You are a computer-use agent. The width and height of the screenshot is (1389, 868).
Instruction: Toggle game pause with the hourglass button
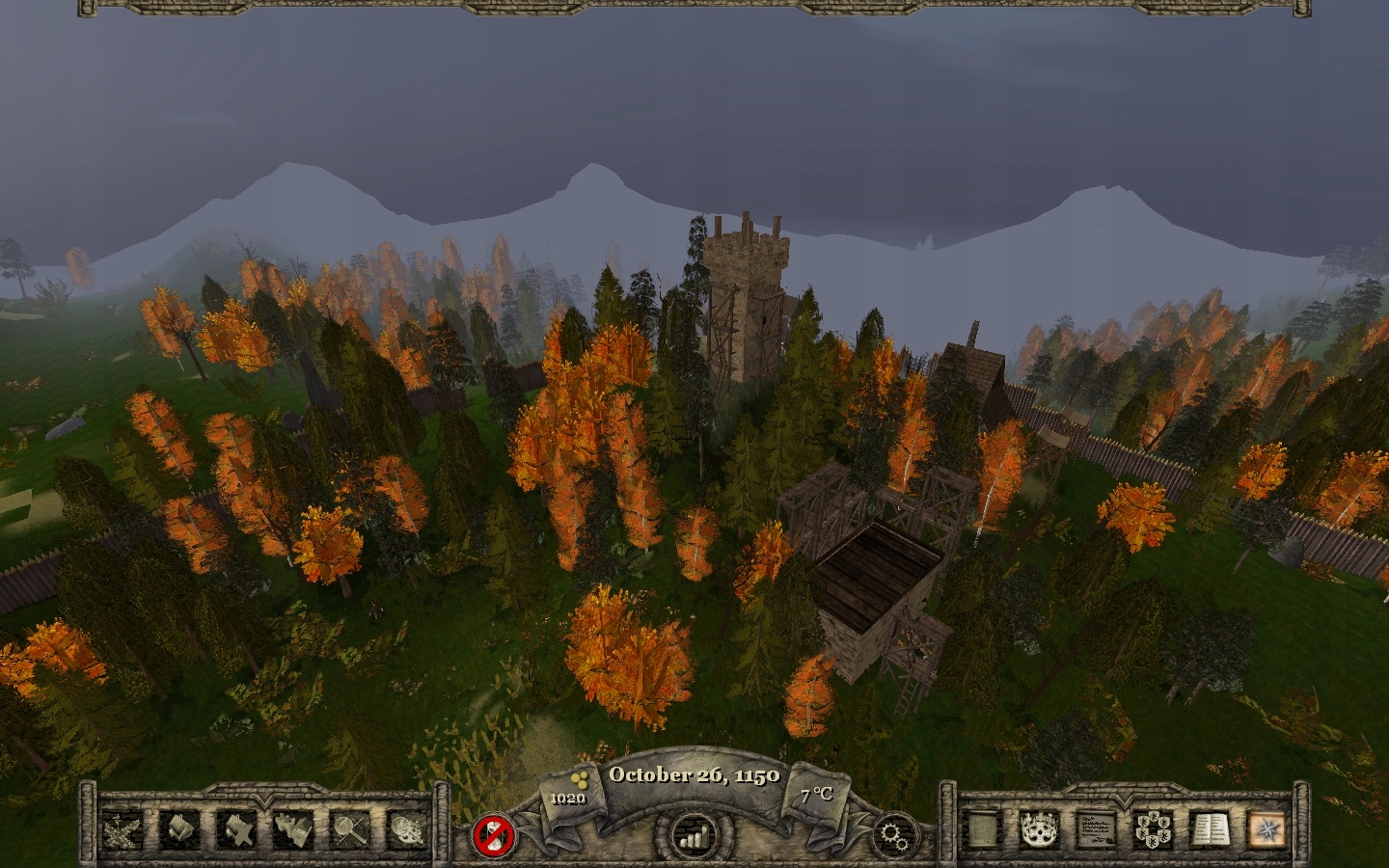[x=495, y=835]
